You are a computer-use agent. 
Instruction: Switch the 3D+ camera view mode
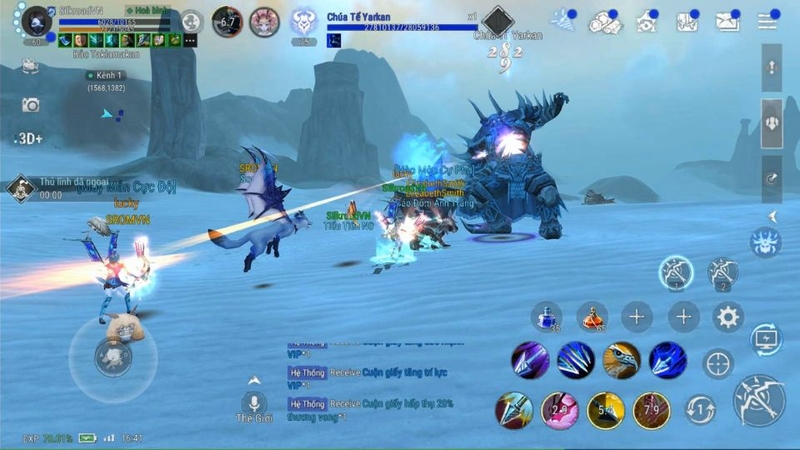pyautogui.click(x=29, y=138)
